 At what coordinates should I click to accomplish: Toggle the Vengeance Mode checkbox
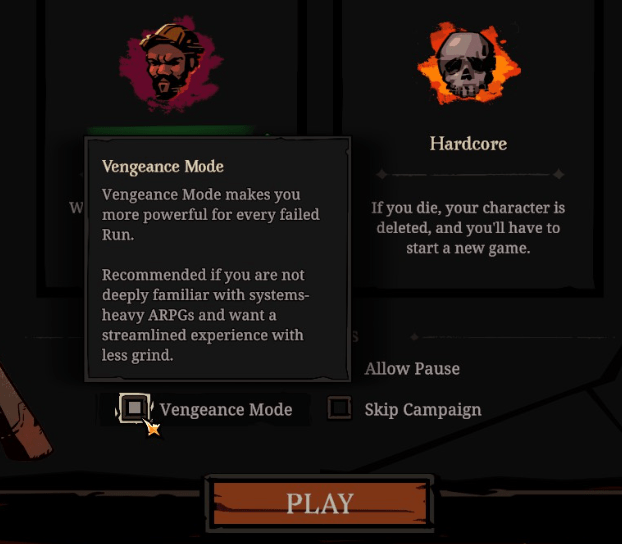[x=134, y=408]
